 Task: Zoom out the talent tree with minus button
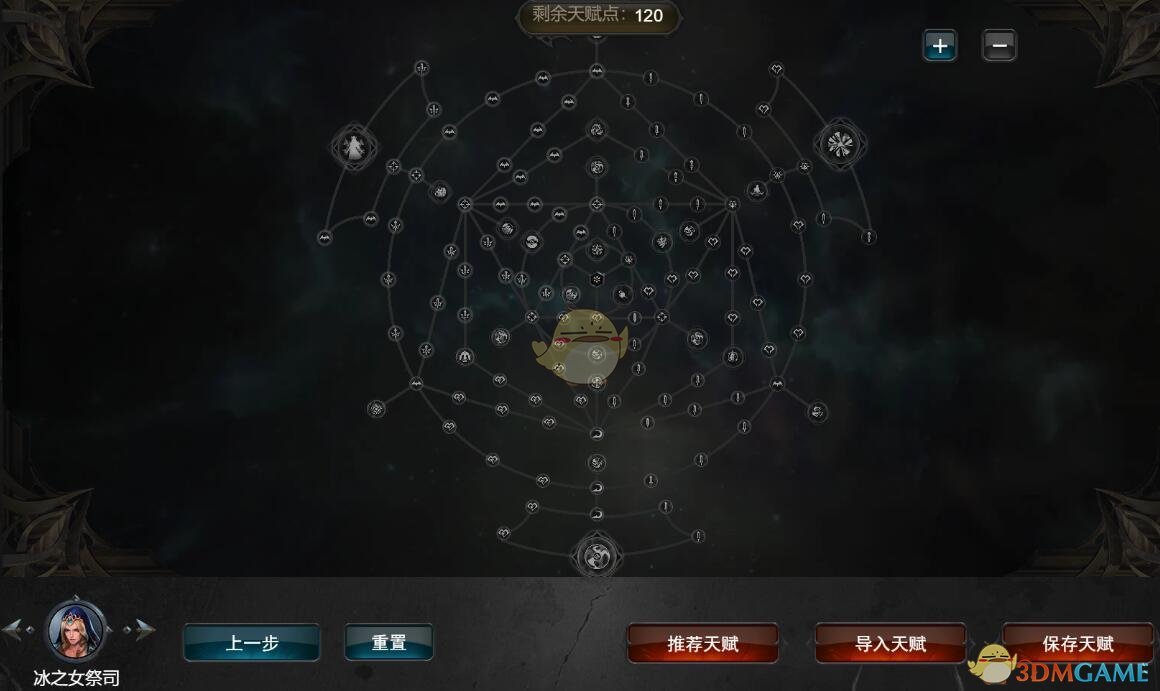[999, 45]
